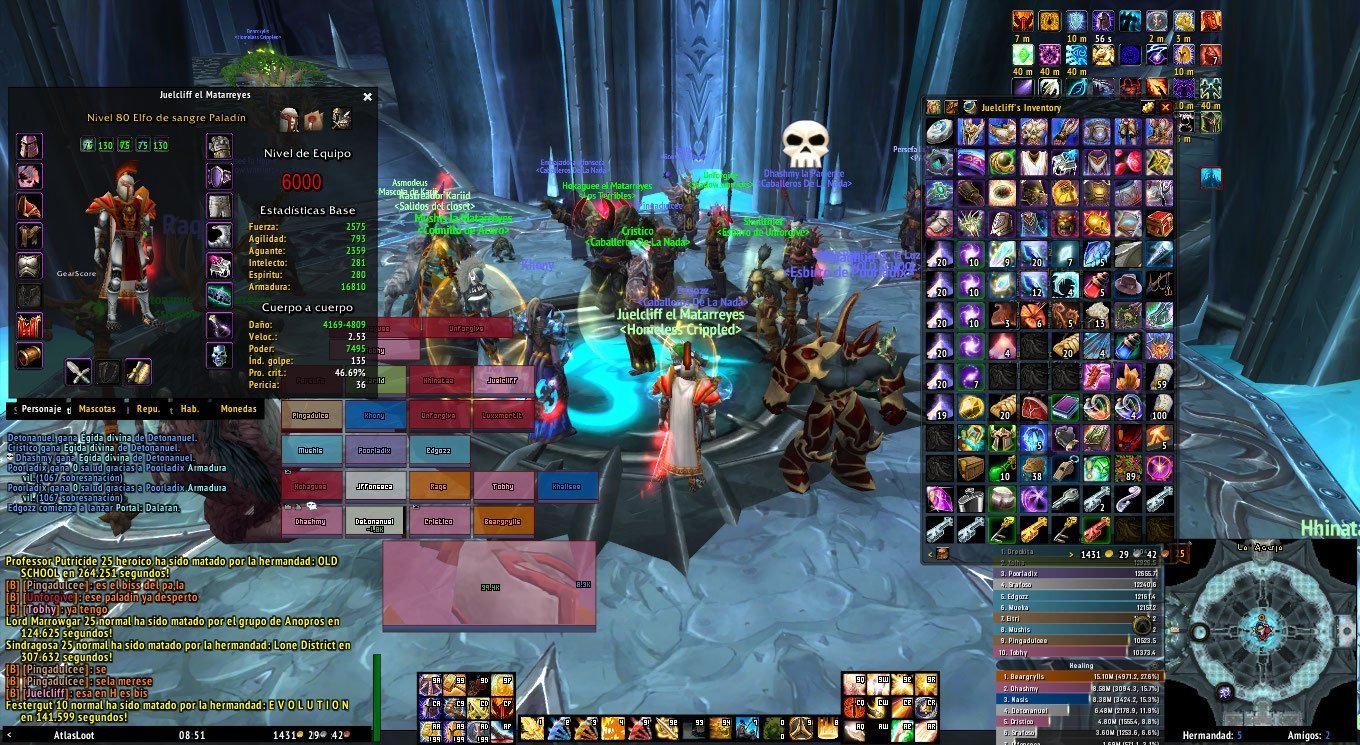Open the Repu. tab

148,409
